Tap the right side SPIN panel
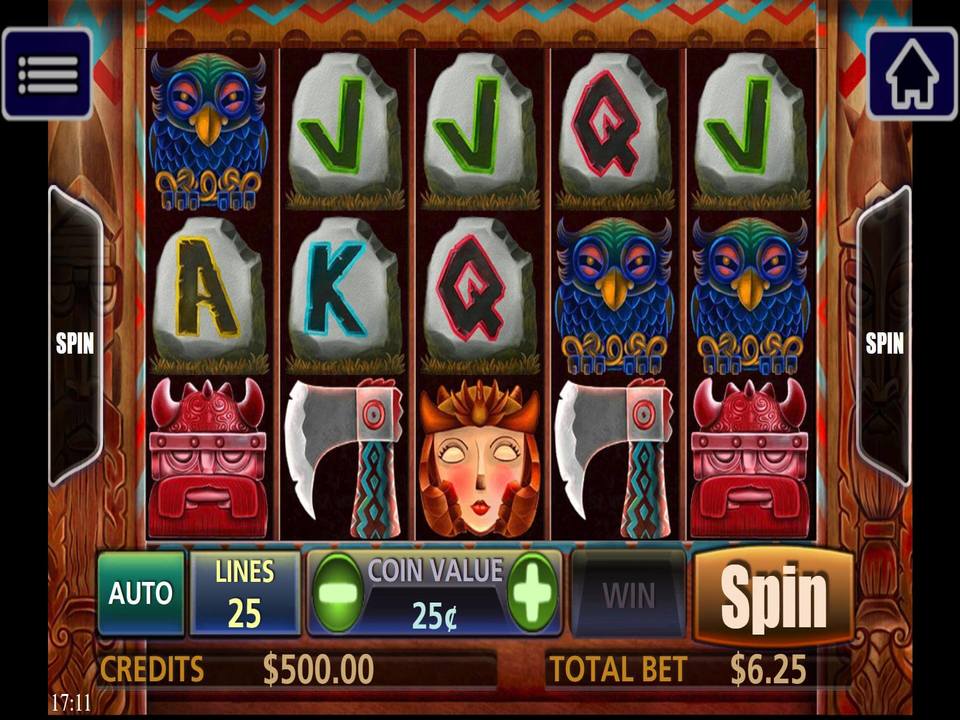960x720 pixels. [x=884, y=340]
